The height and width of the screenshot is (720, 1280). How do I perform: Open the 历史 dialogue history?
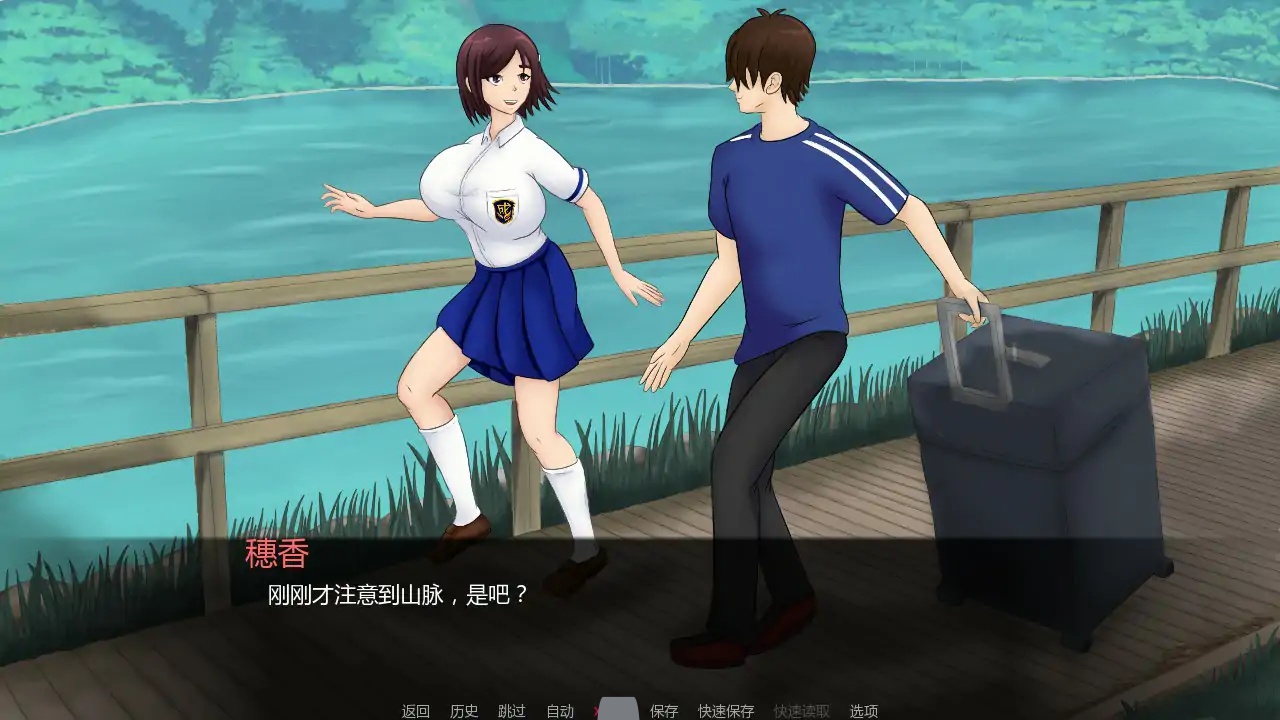[x=466, y=708]
